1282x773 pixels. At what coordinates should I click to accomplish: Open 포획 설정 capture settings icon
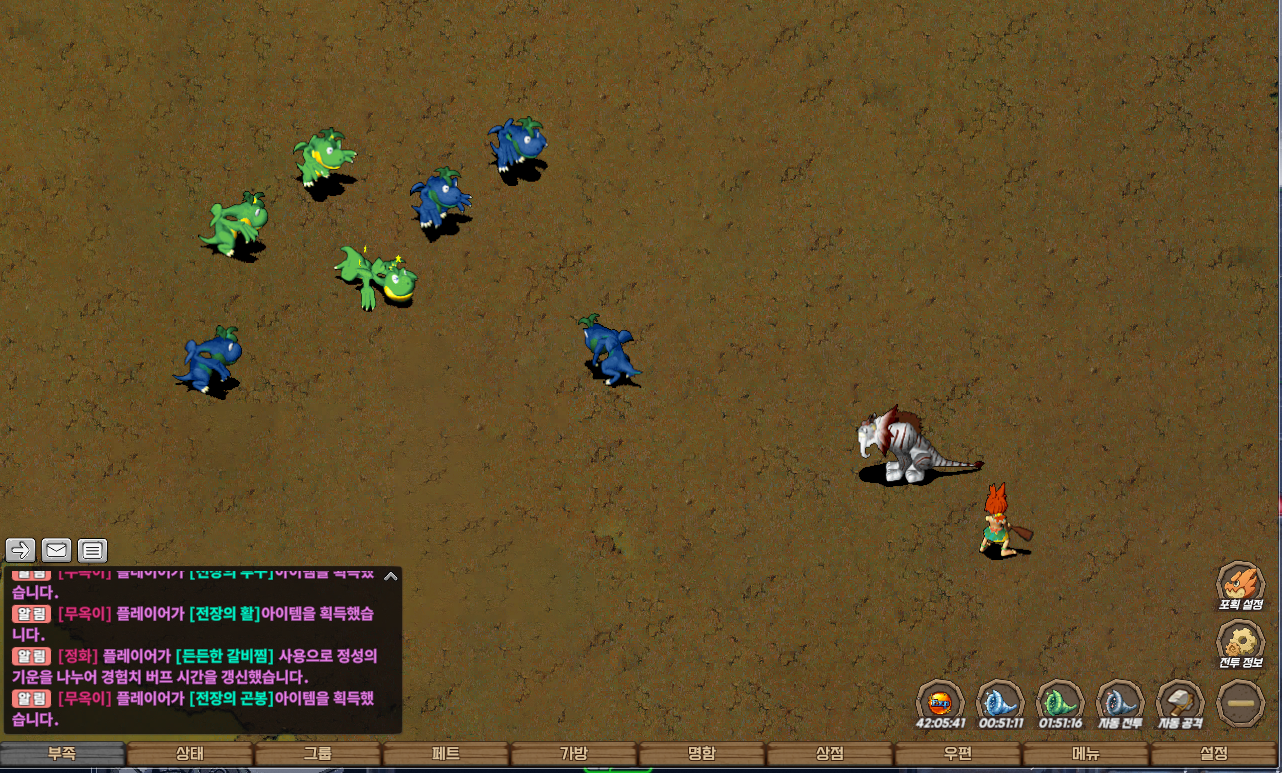(x=1241, y=584)
